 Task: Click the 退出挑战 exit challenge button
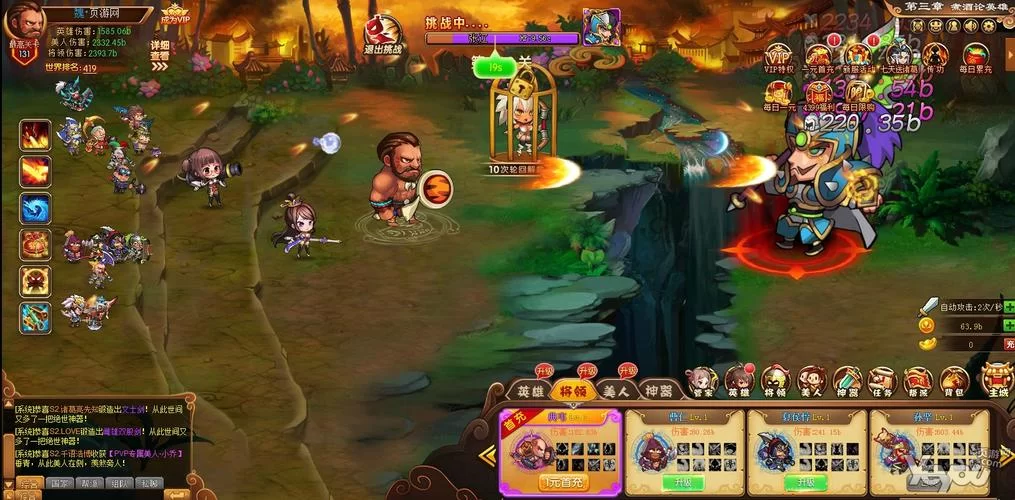pyautogui.click(x=384, y=36)
